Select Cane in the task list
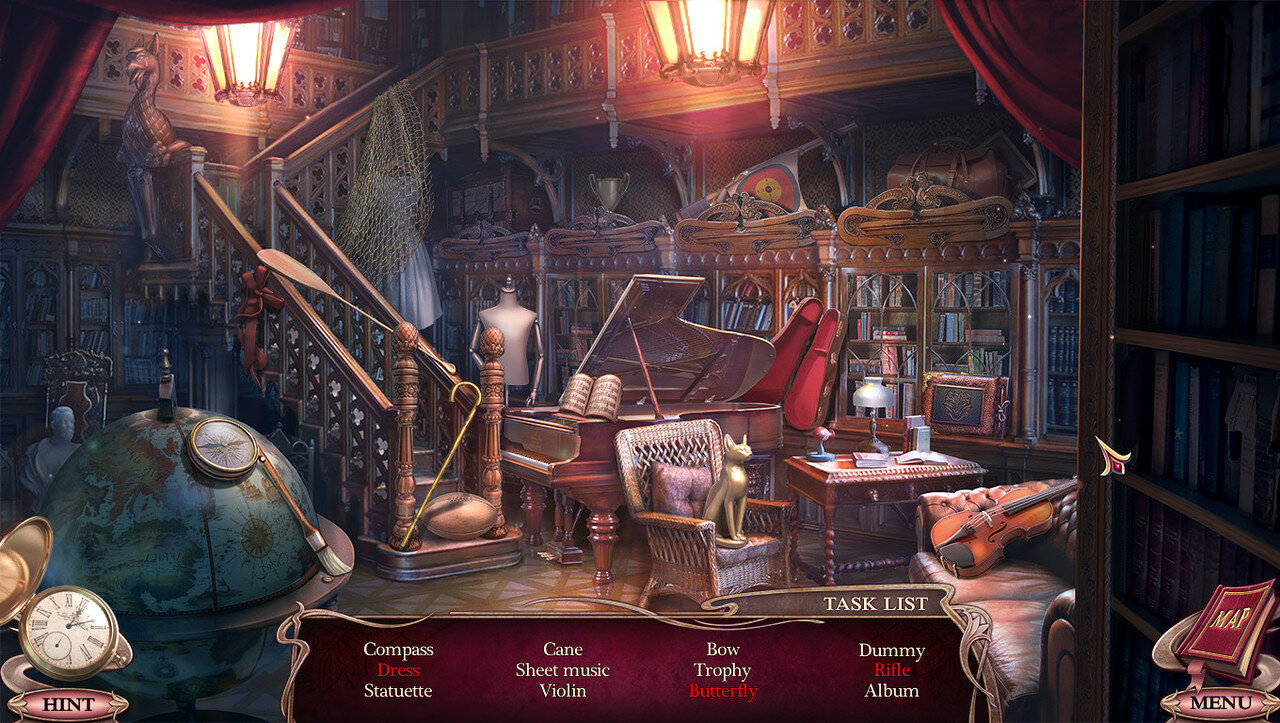Viewport: 1280px width, 723px height. pyautogui.click(x=562, y=650)
